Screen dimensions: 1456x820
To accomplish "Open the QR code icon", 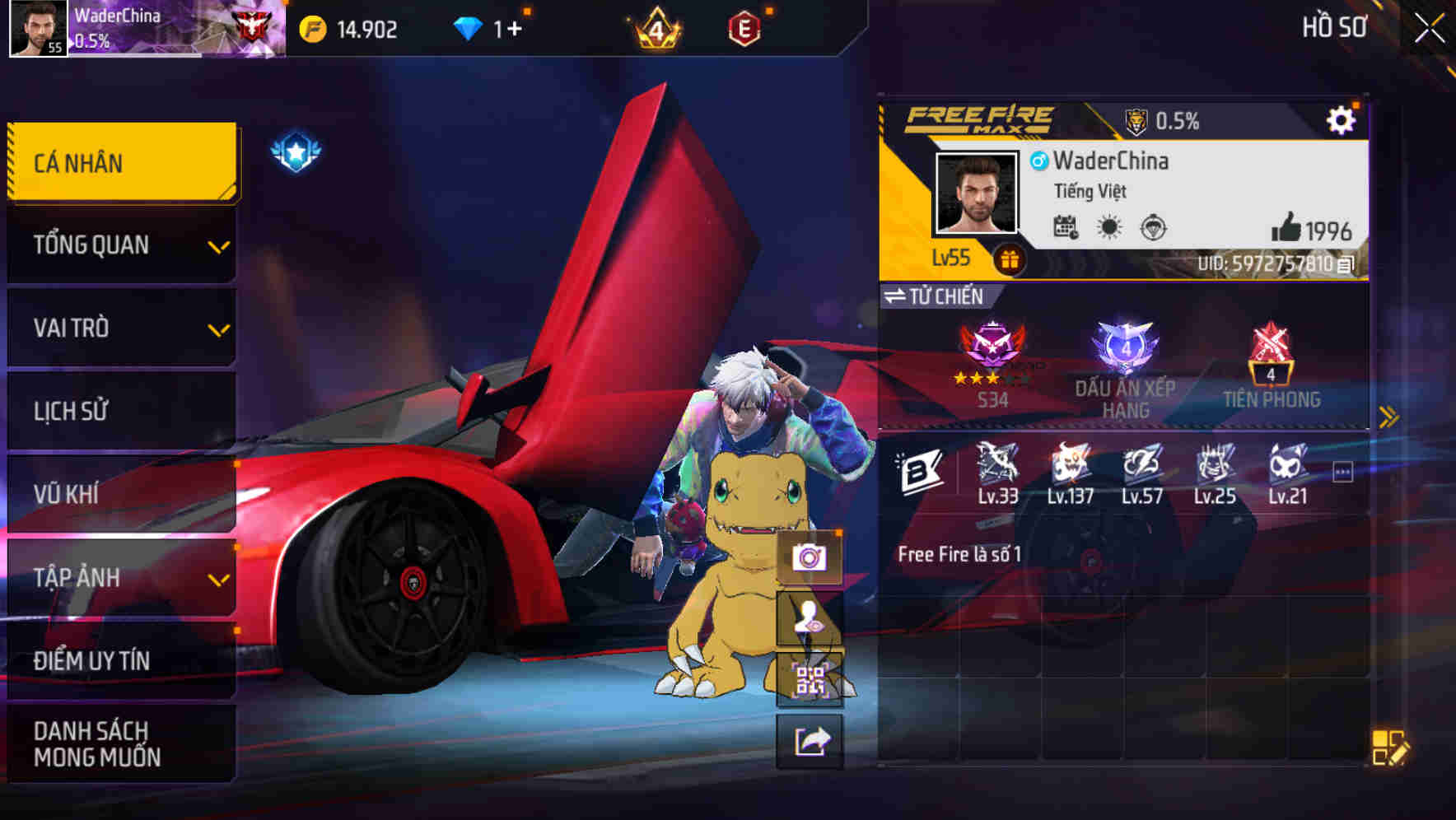I will (810, 678).
